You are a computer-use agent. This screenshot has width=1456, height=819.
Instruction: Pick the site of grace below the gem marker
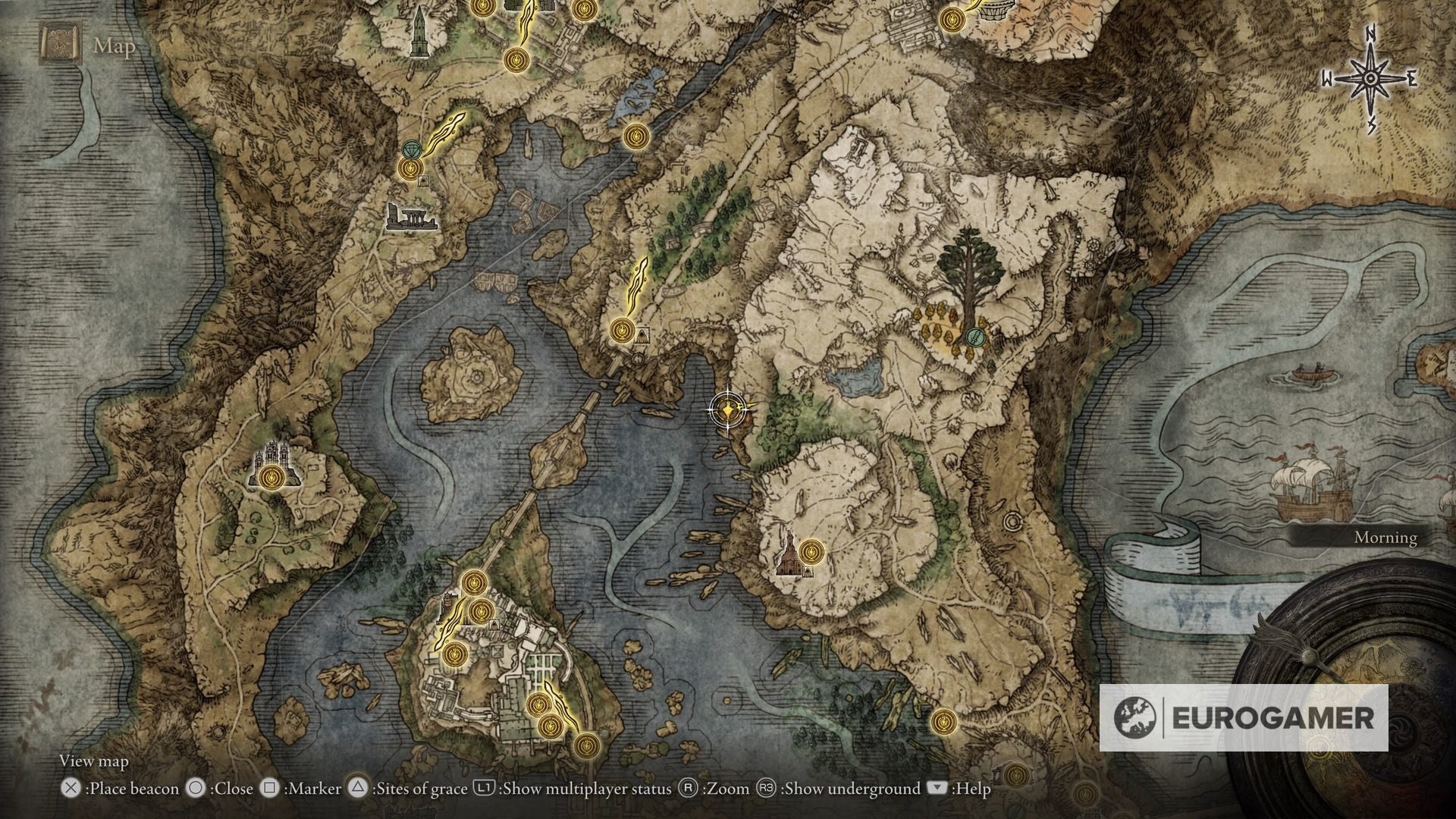(409, 168)
